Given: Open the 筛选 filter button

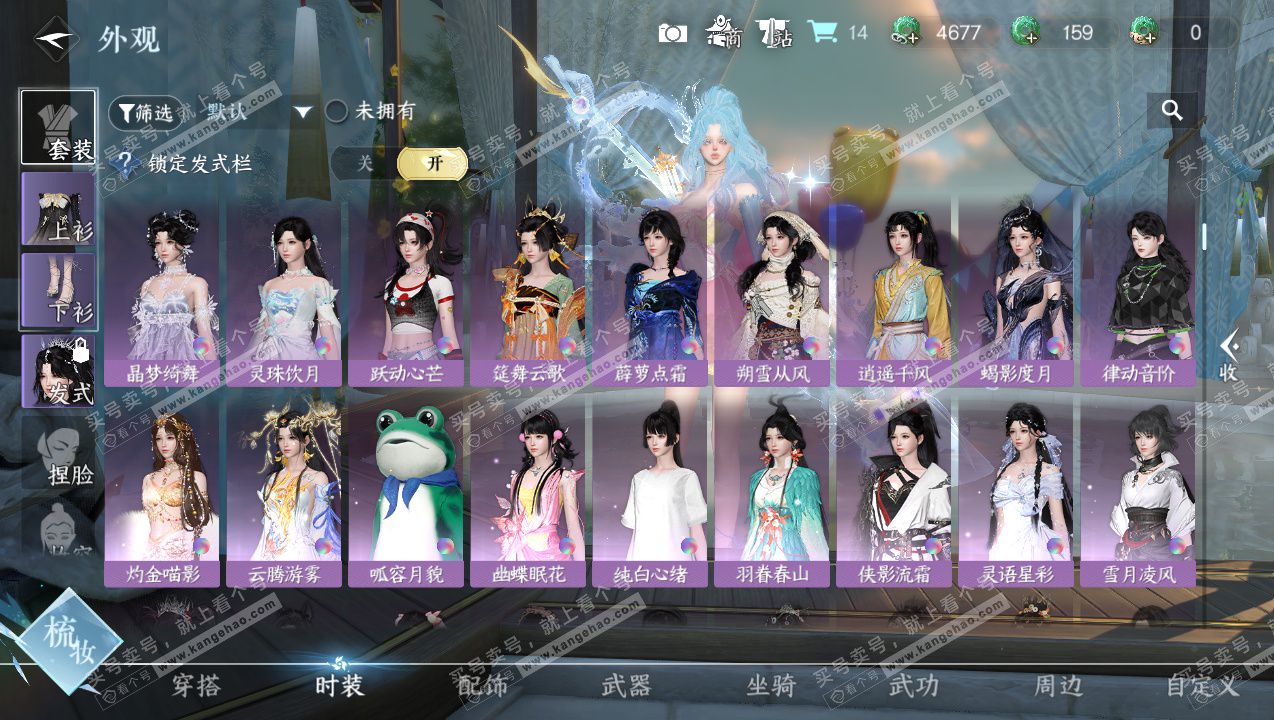Looking at the screenshot, I should click(145, 112).
